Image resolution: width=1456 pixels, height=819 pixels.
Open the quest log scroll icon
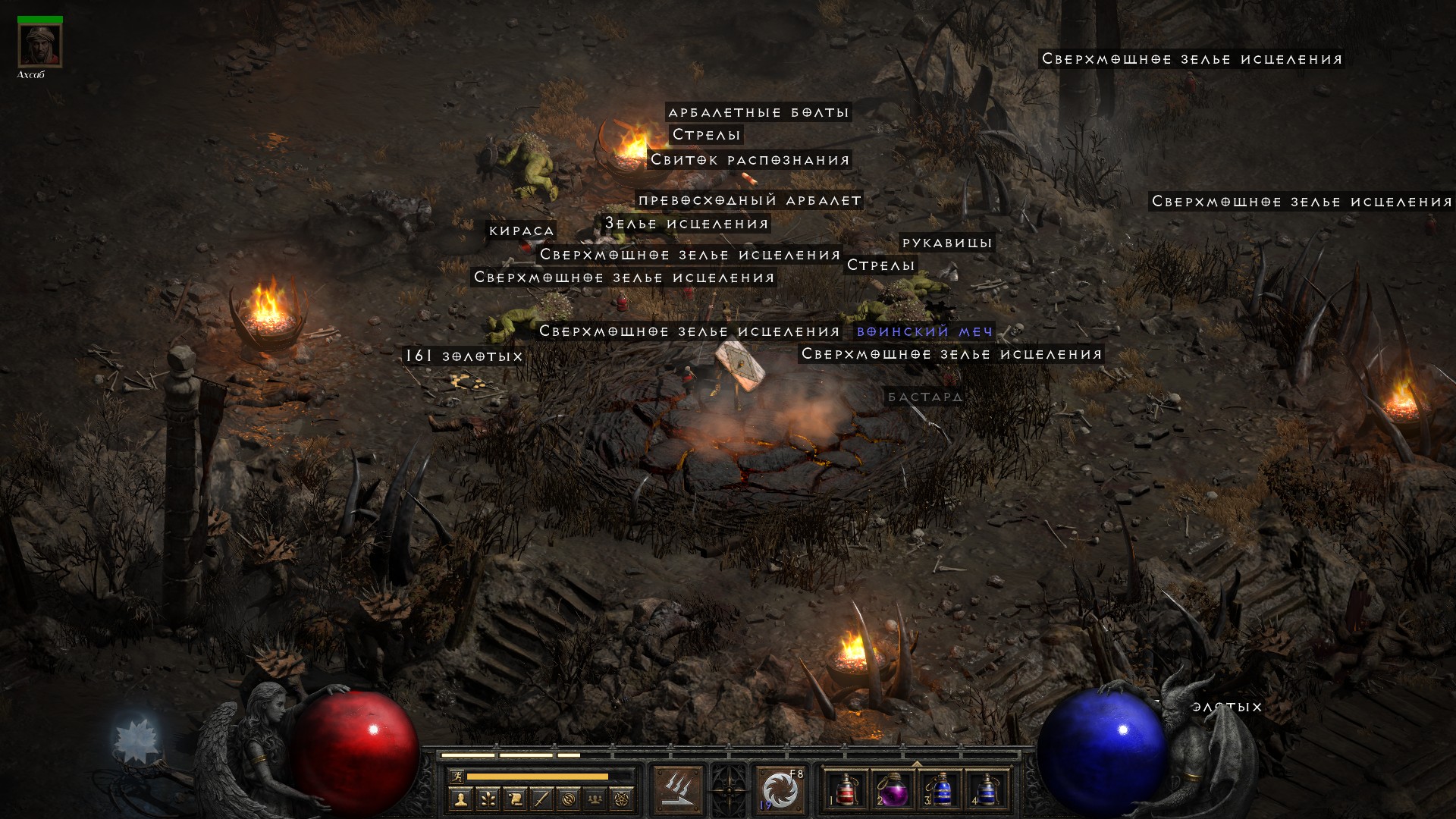515,799
